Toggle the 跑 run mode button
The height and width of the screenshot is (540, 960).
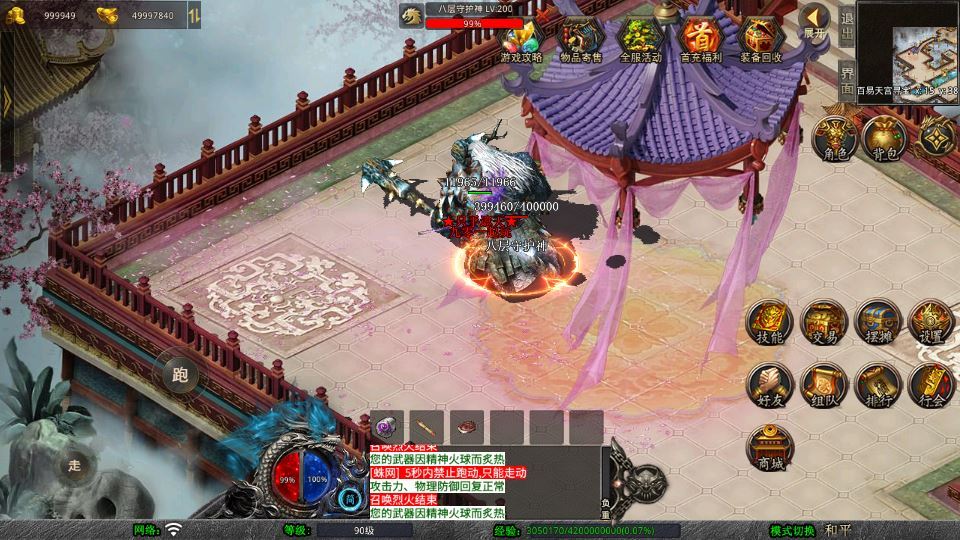click(180, 376)
